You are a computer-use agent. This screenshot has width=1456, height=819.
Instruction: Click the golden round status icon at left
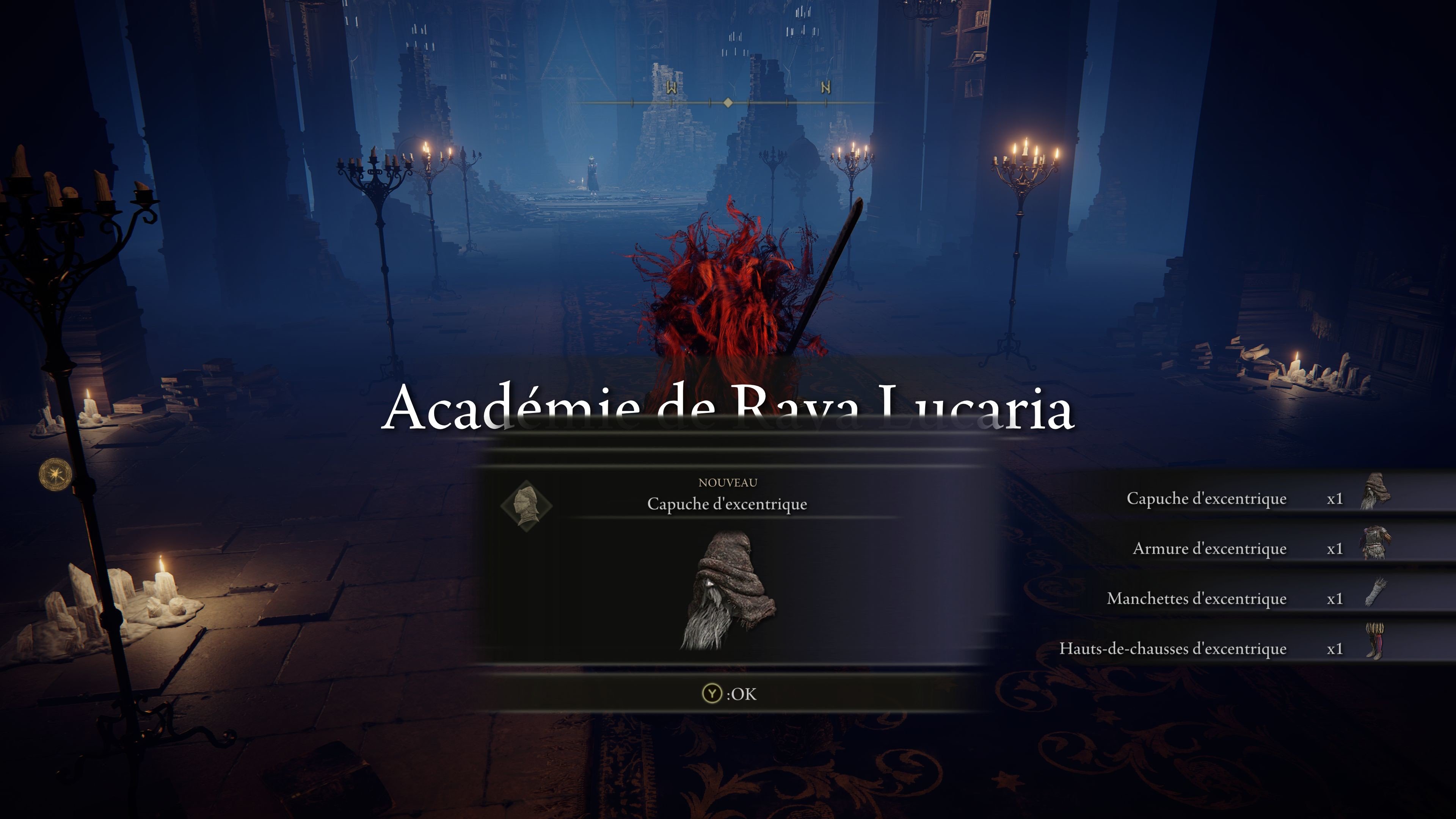tap(55, 474)
